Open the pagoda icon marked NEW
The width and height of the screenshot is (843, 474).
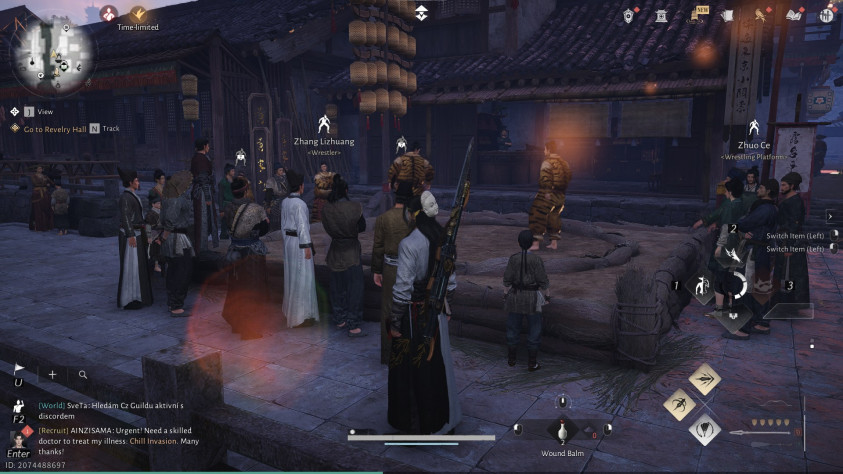point(695,15)
